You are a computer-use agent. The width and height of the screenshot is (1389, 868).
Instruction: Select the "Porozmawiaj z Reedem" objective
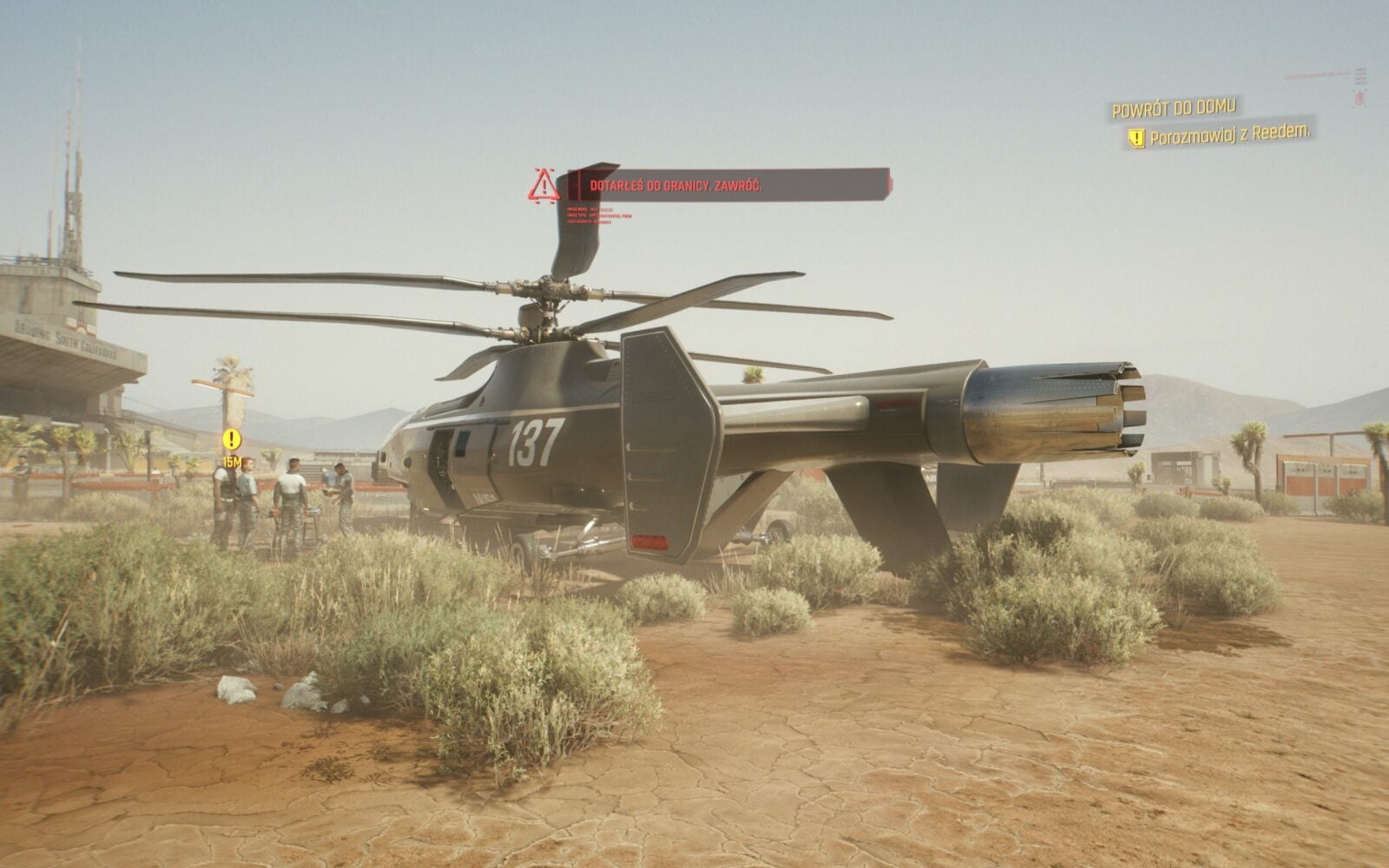click(1228, 135)
